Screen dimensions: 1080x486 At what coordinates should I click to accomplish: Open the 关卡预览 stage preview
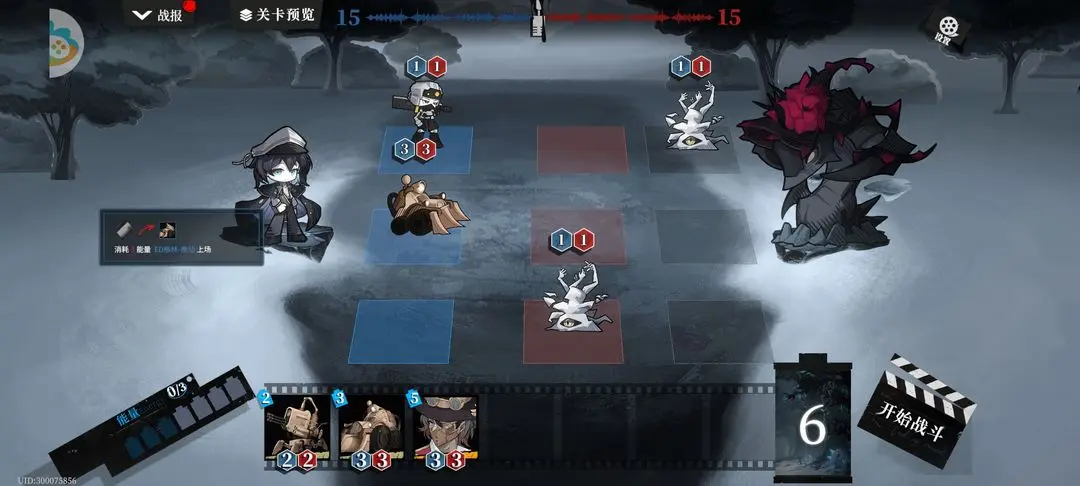[276, 15]
